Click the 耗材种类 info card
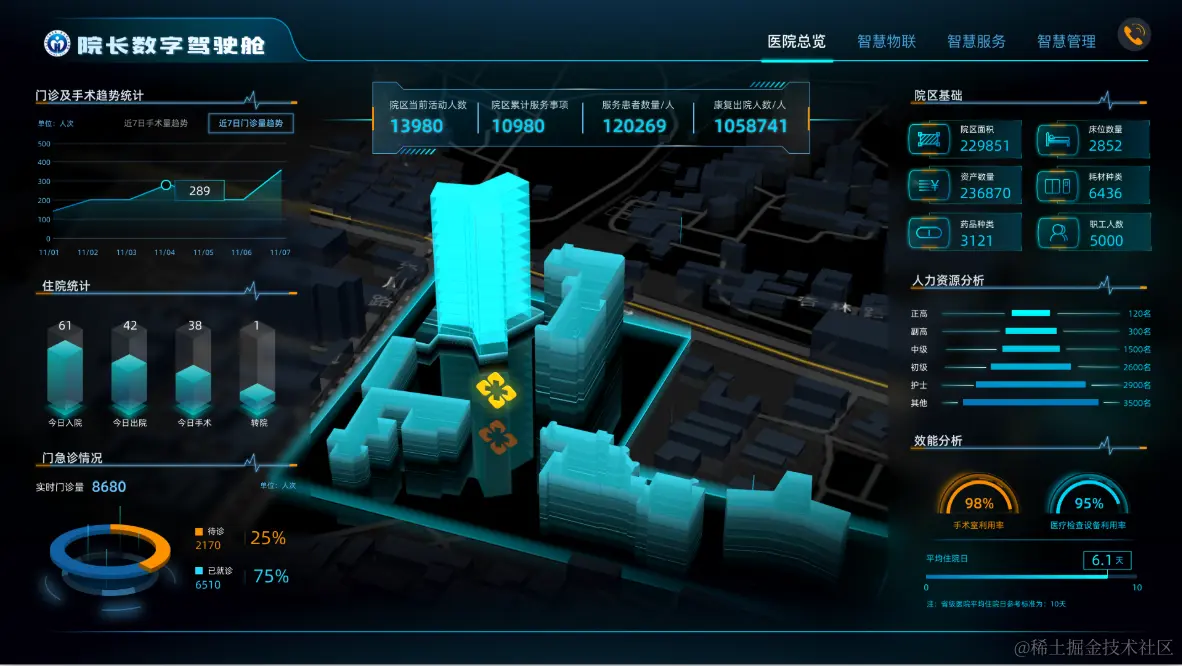 click(x=1093, y=186)
